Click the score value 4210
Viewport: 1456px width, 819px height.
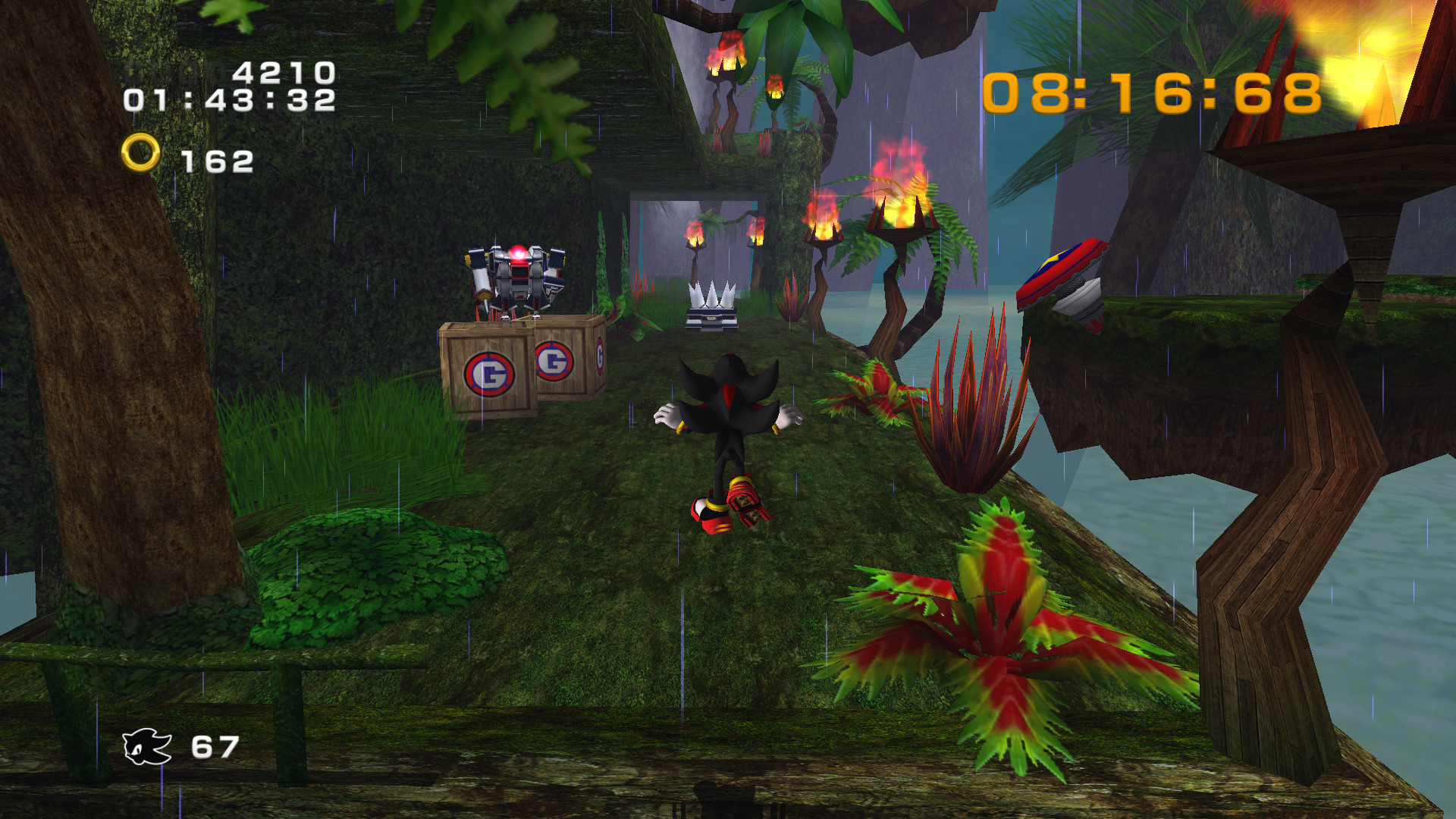click(284, 72)
